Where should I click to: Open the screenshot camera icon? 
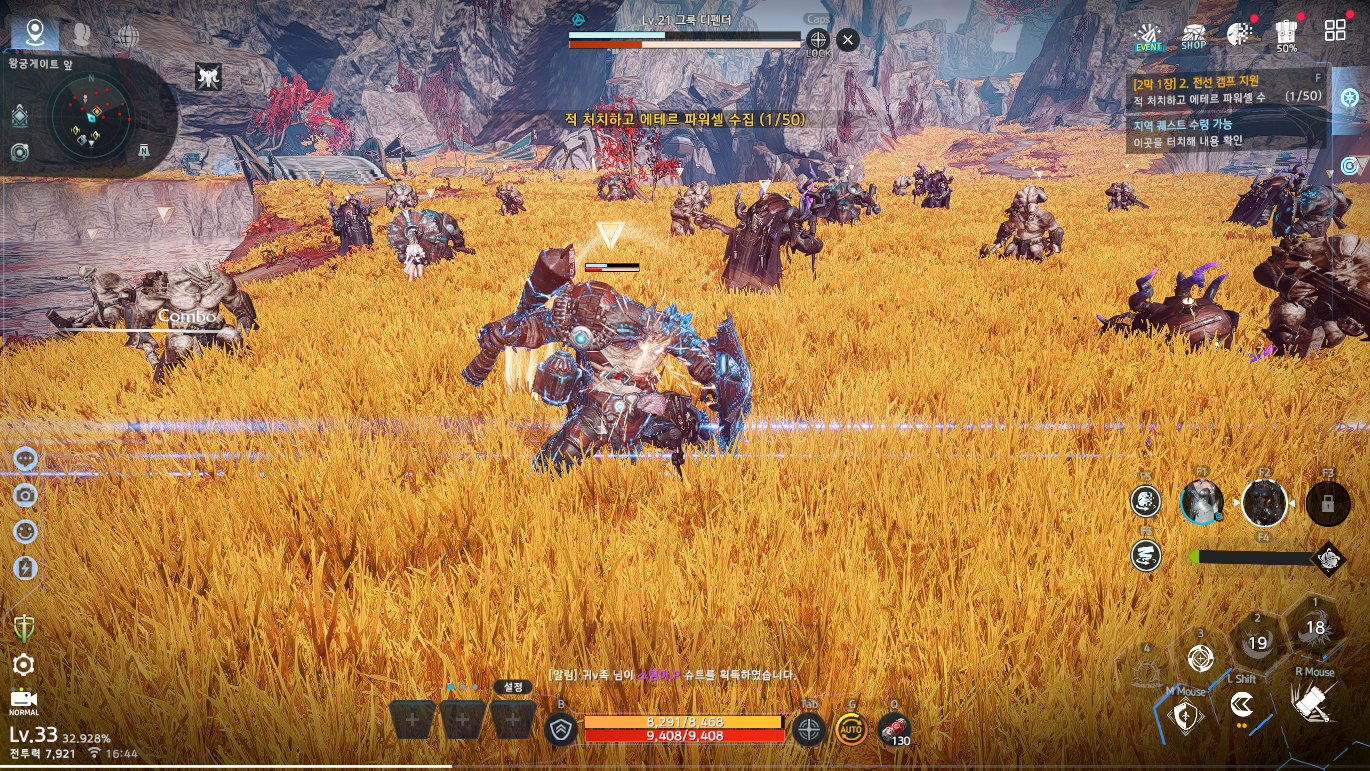(x=26, y=495)
